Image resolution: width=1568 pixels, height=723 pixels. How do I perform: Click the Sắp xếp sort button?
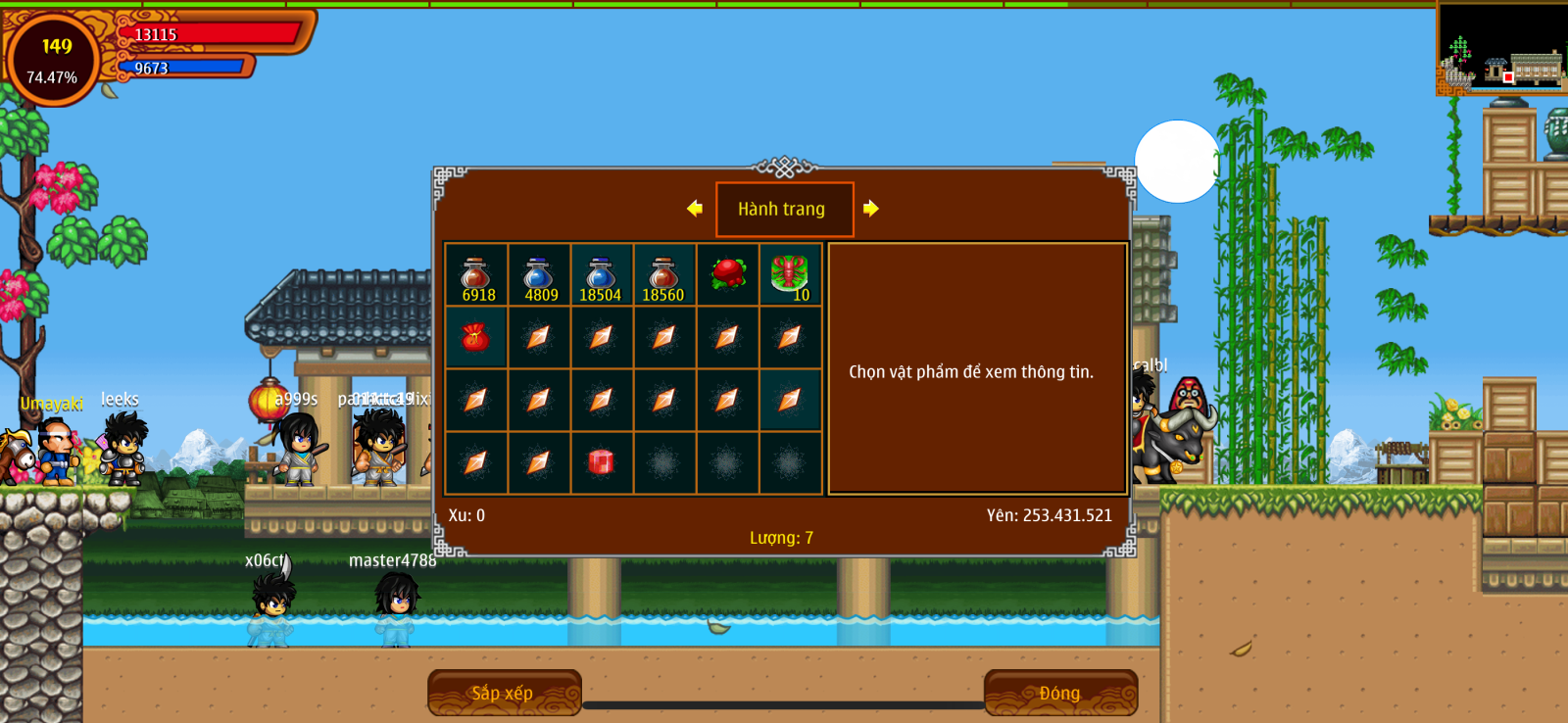tap(504, 693)
